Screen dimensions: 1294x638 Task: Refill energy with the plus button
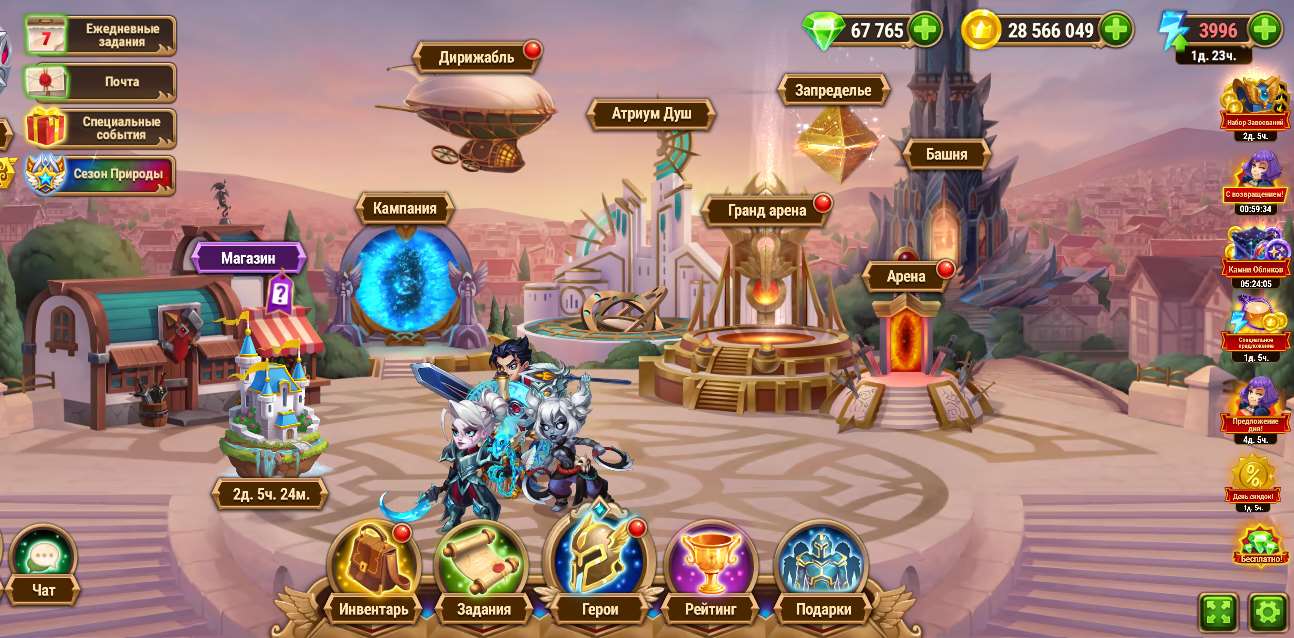1265,30
